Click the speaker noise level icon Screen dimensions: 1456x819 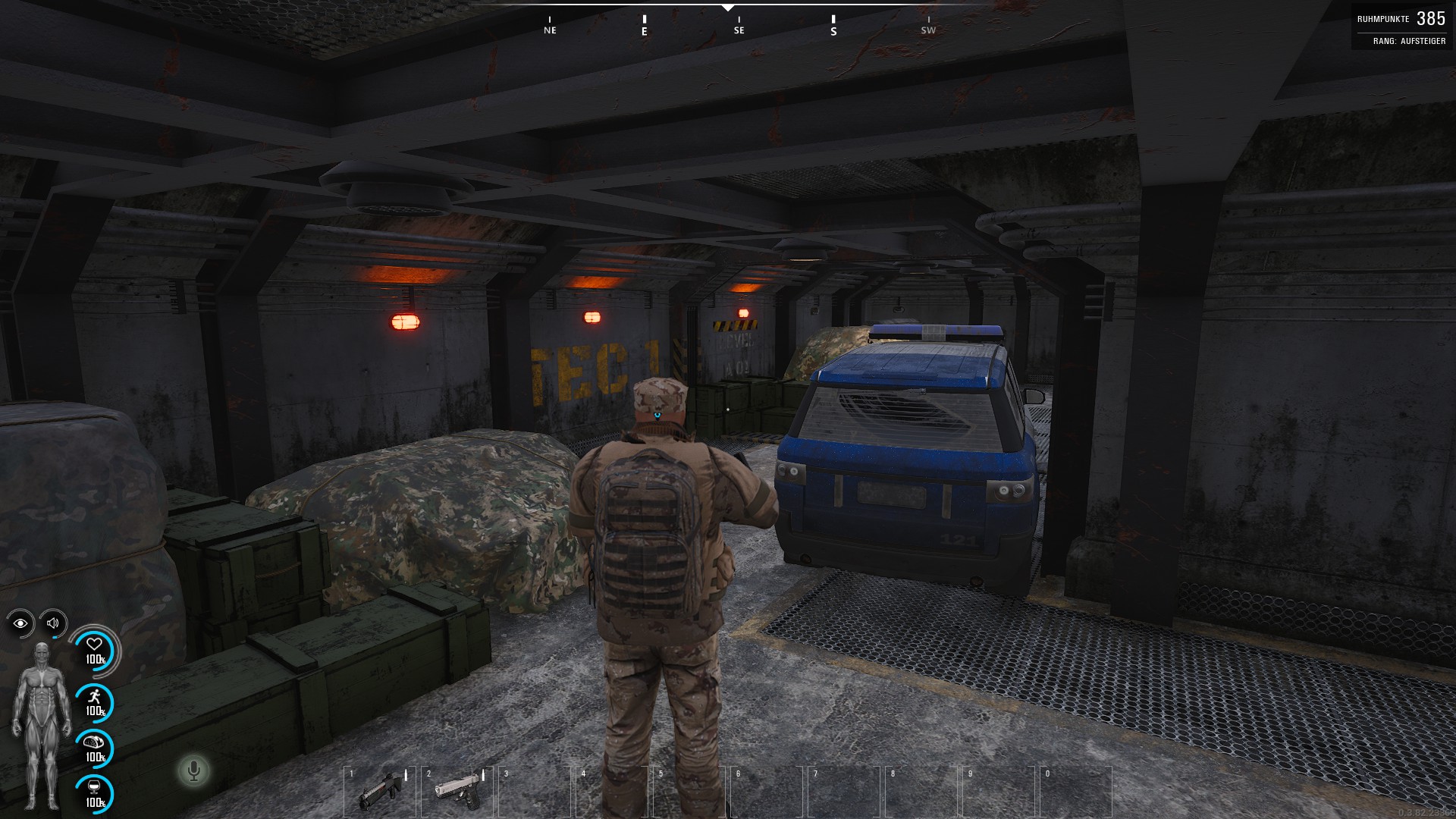53,623
